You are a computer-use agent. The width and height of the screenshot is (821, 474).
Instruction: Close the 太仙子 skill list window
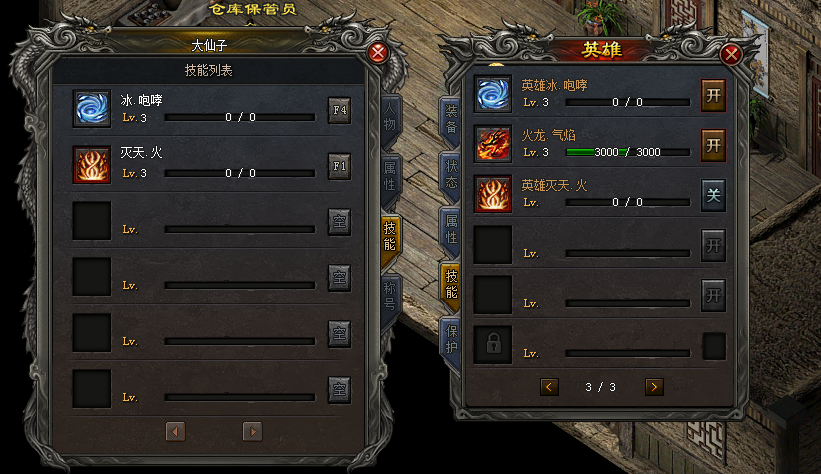coord(377,54)
